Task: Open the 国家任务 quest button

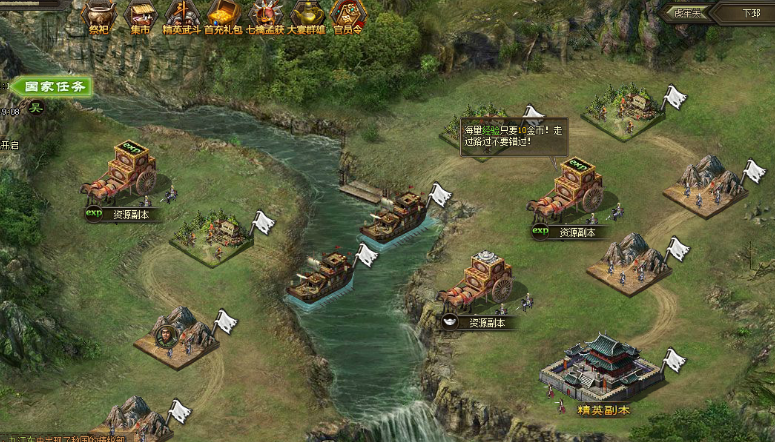Action: click(x=53, y=87)
